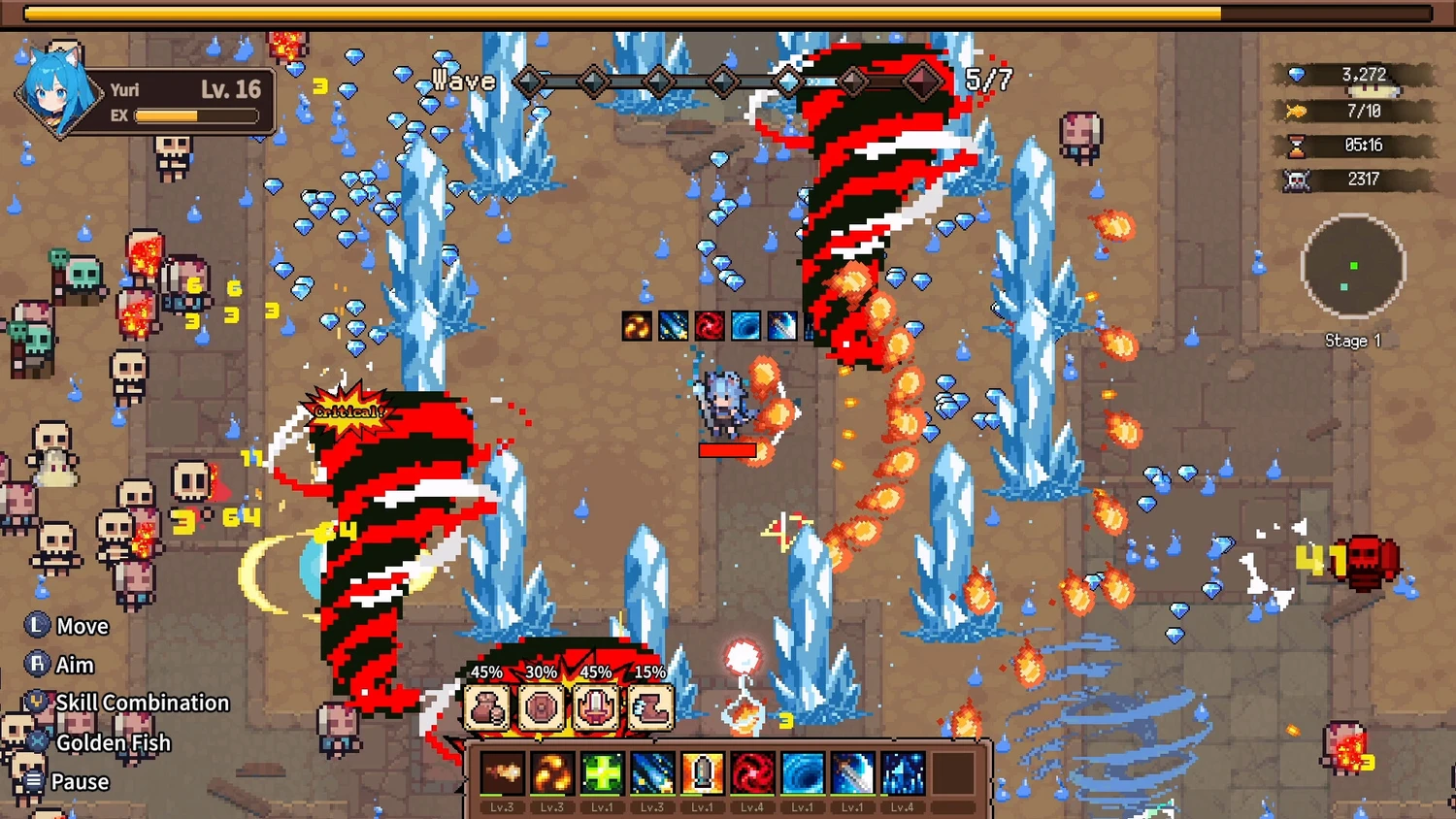Choose the green cross healing skill
The image size is (1456, 819).
(x=602, y=774)
